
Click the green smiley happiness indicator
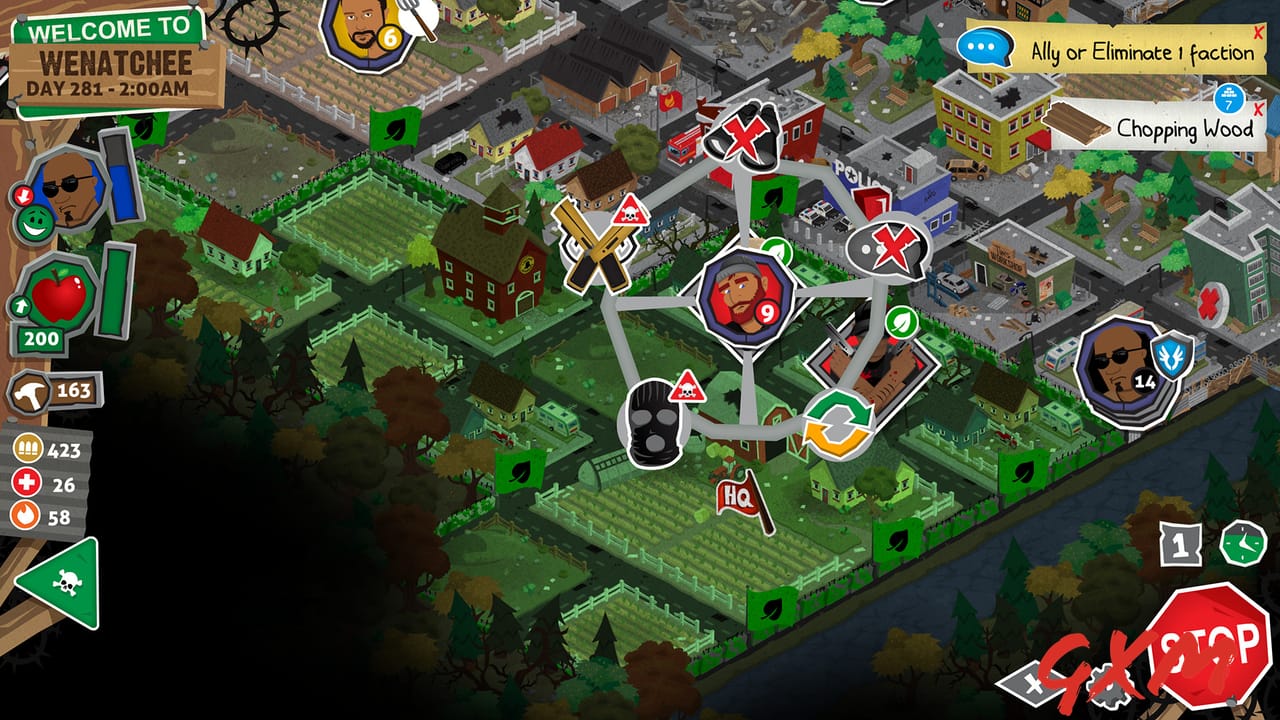[x=34, y=222]
